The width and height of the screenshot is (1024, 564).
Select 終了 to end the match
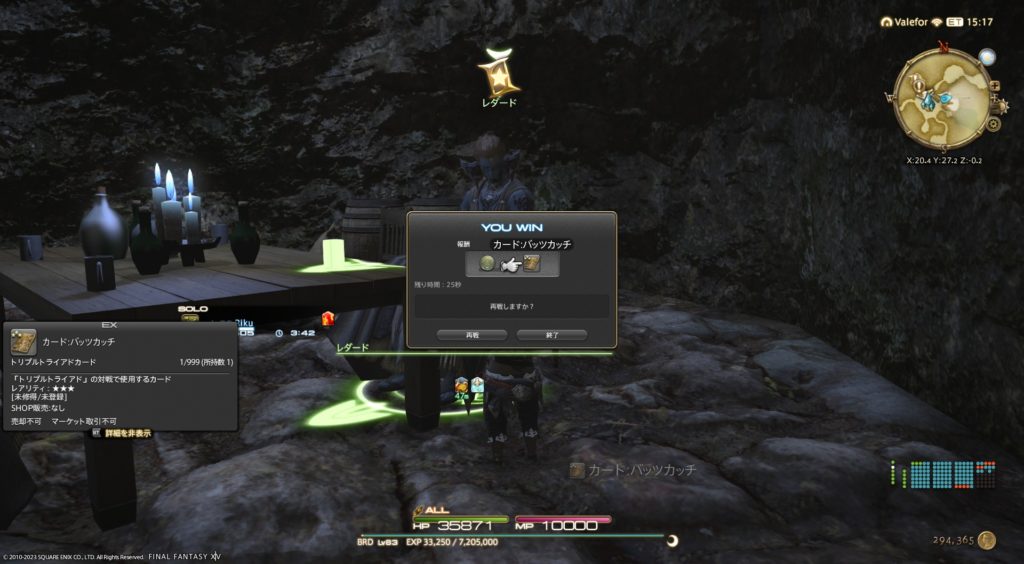click(551, 335)
